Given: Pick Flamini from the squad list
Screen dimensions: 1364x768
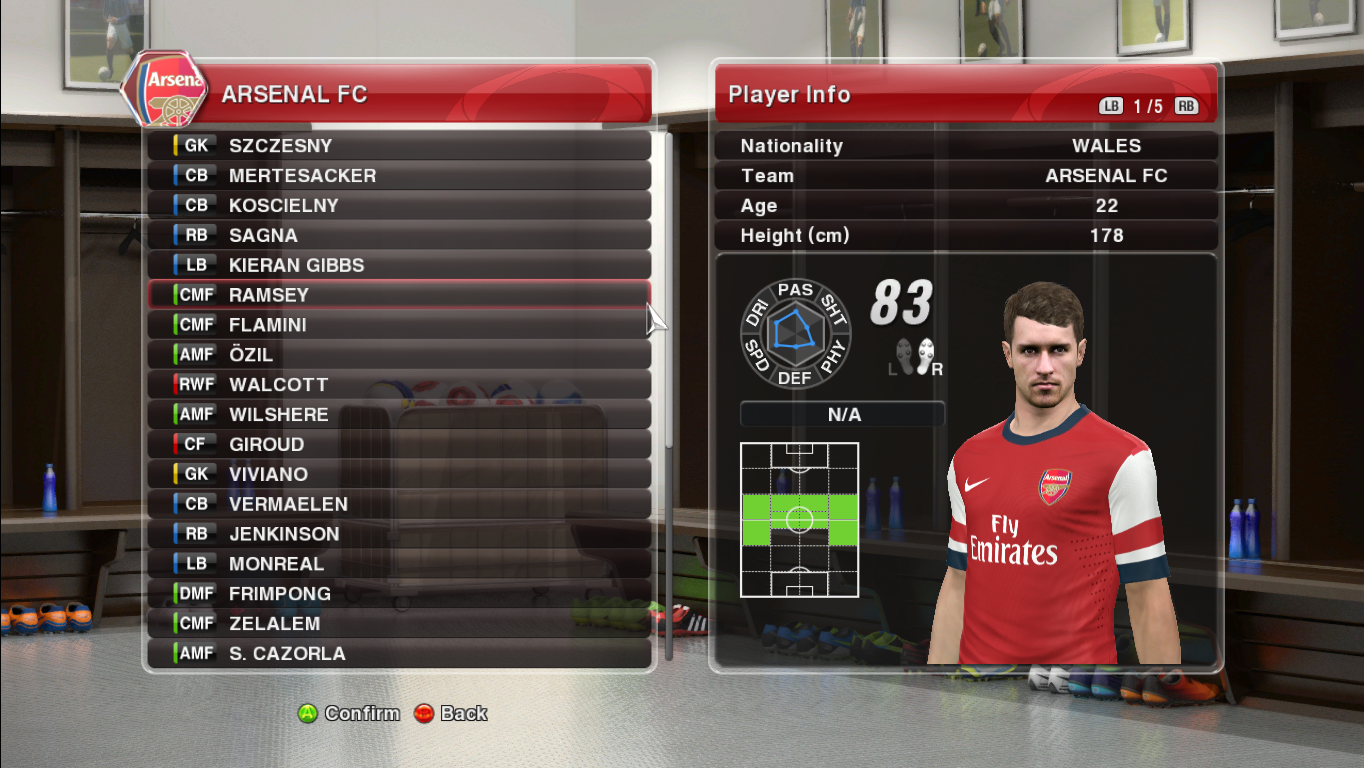Looking at the screenshot, I should 400,325.
